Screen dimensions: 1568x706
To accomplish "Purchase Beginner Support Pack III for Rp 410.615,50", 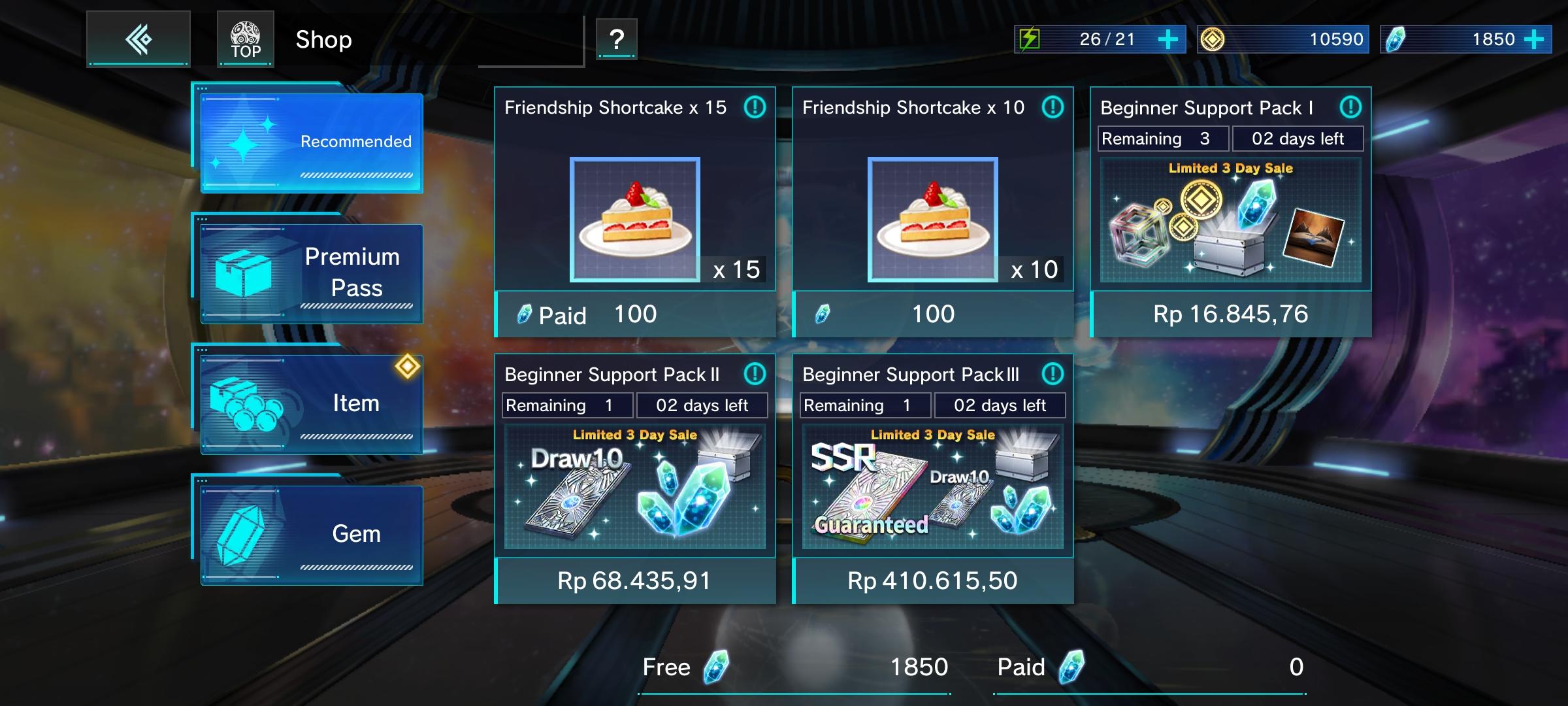I will [933, 580].
